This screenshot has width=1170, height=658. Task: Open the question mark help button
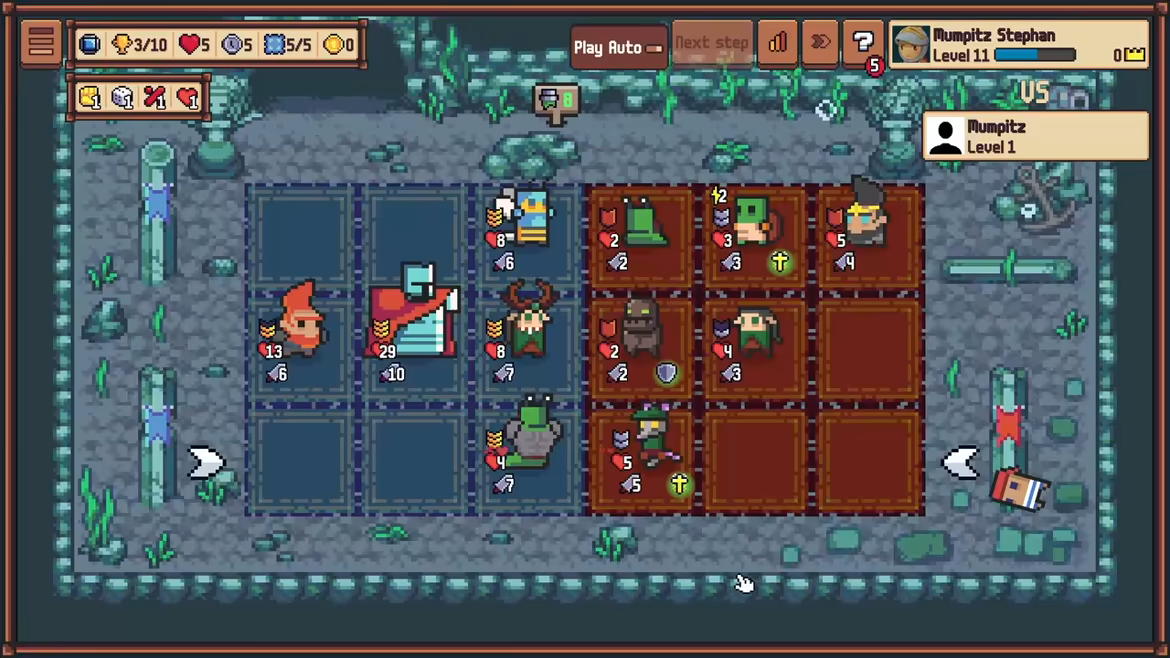862,44
